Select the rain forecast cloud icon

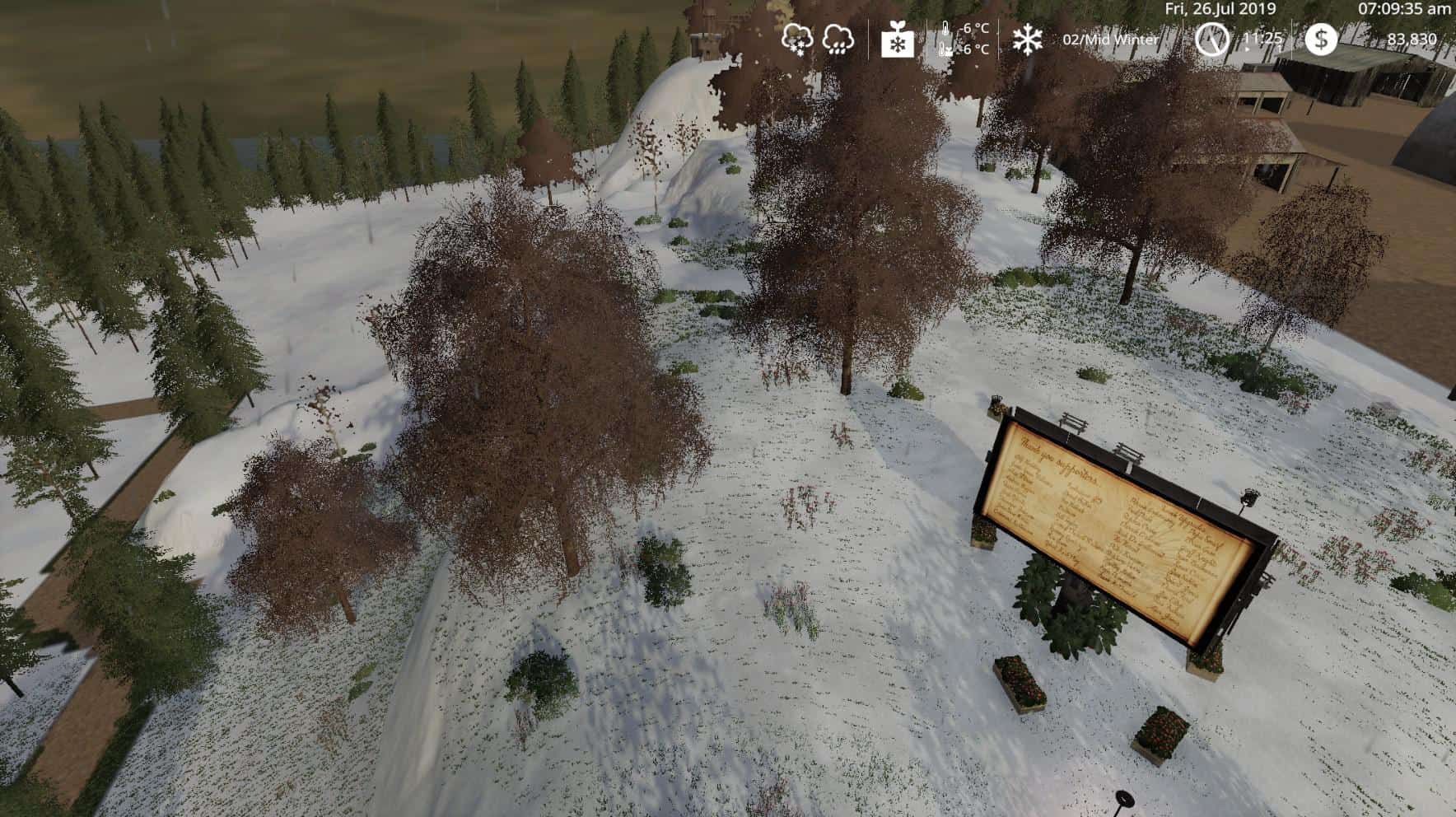tap(838, 40)
